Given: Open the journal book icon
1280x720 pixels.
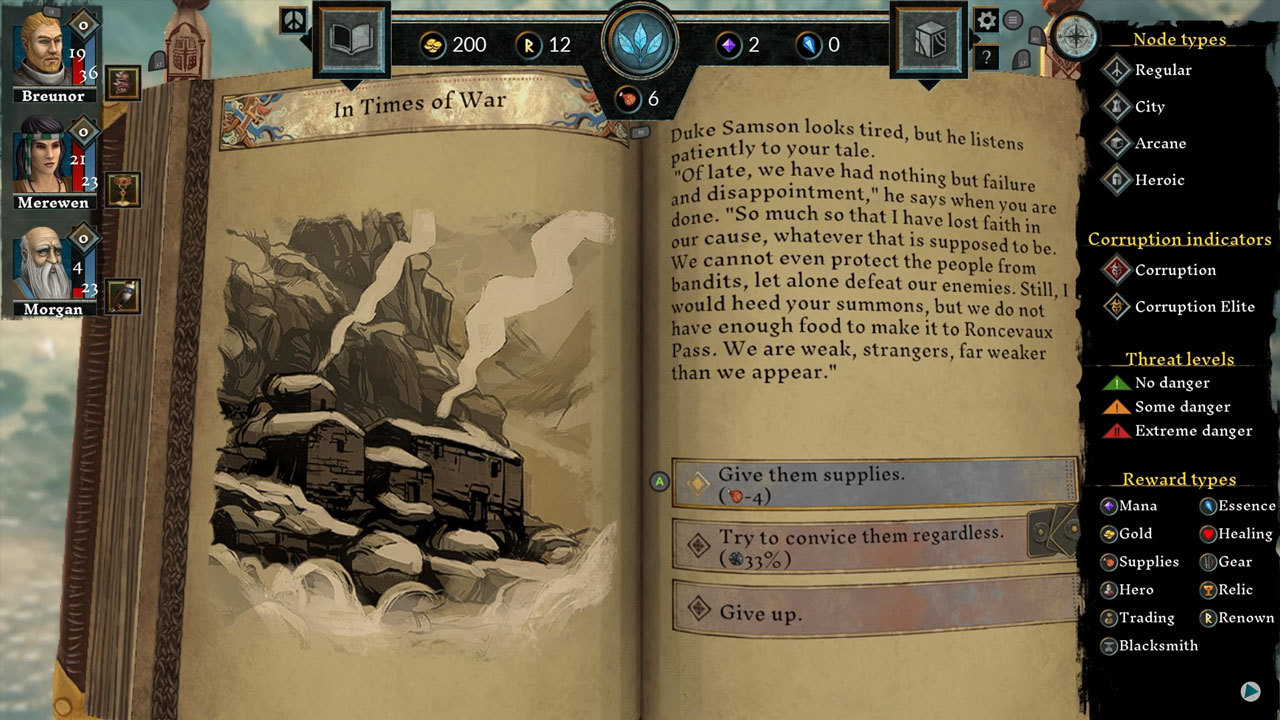Looking at the screenshot, I should pyautogui.click(x=350, y=41).
